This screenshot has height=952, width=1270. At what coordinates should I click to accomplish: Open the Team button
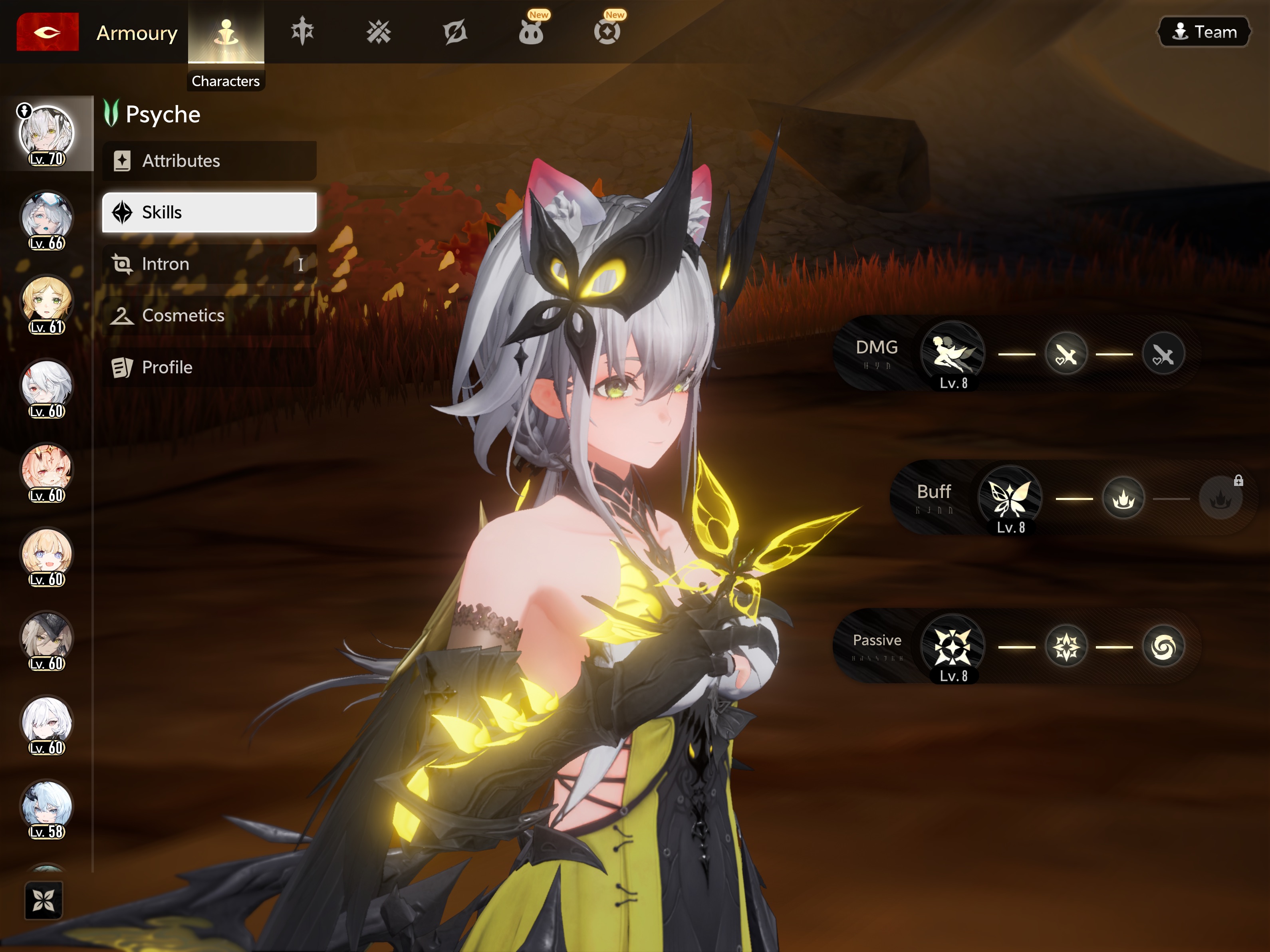1204,32
